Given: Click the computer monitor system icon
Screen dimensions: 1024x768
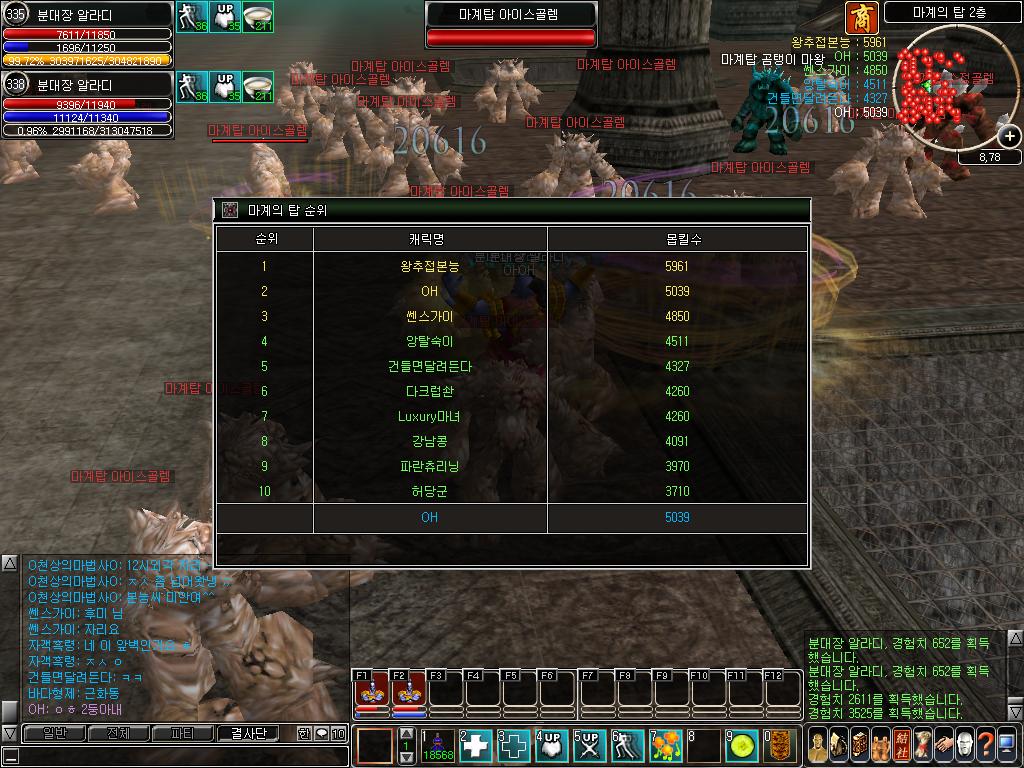Looking at the screenshot, I should point(1007,745).
